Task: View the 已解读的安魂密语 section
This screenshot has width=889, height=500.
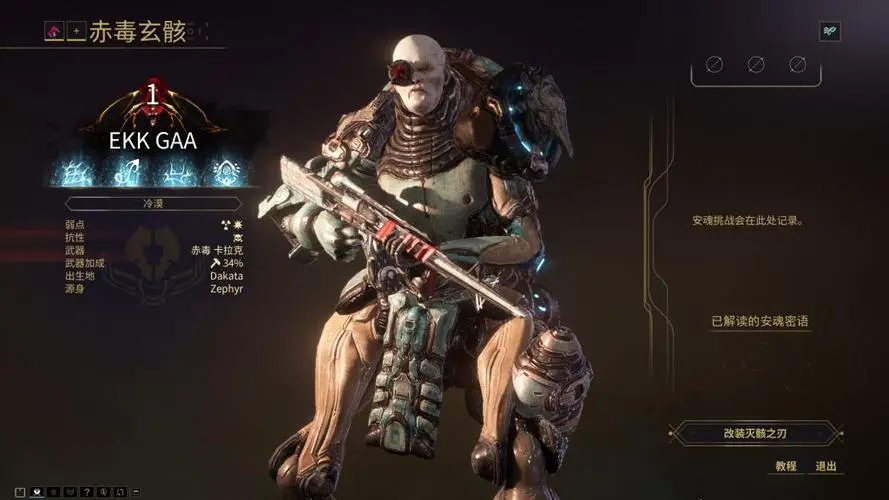Action: click(759, 322)
